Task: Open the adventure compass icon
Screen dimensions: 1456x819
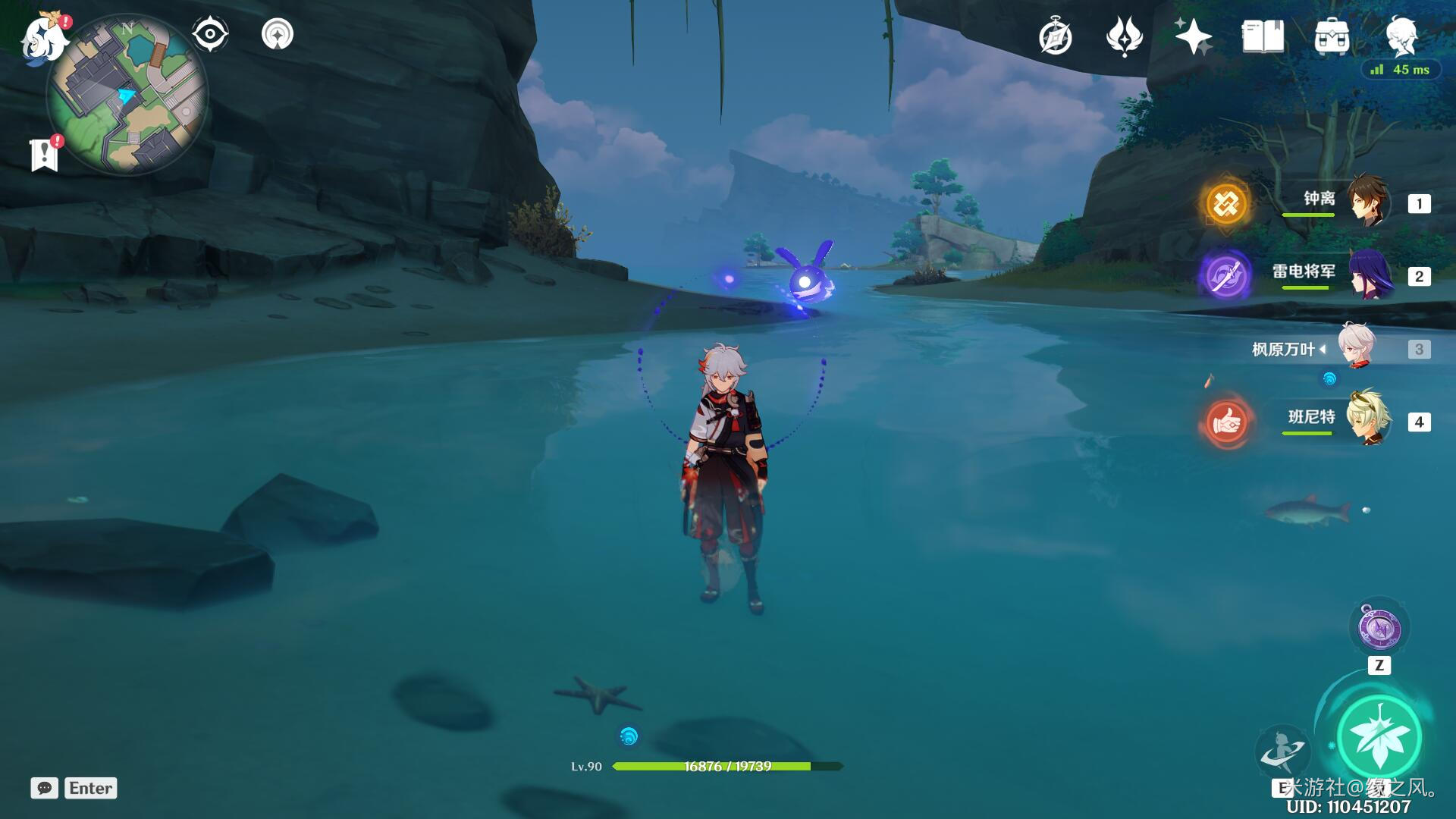Action: pos(1055,36)
